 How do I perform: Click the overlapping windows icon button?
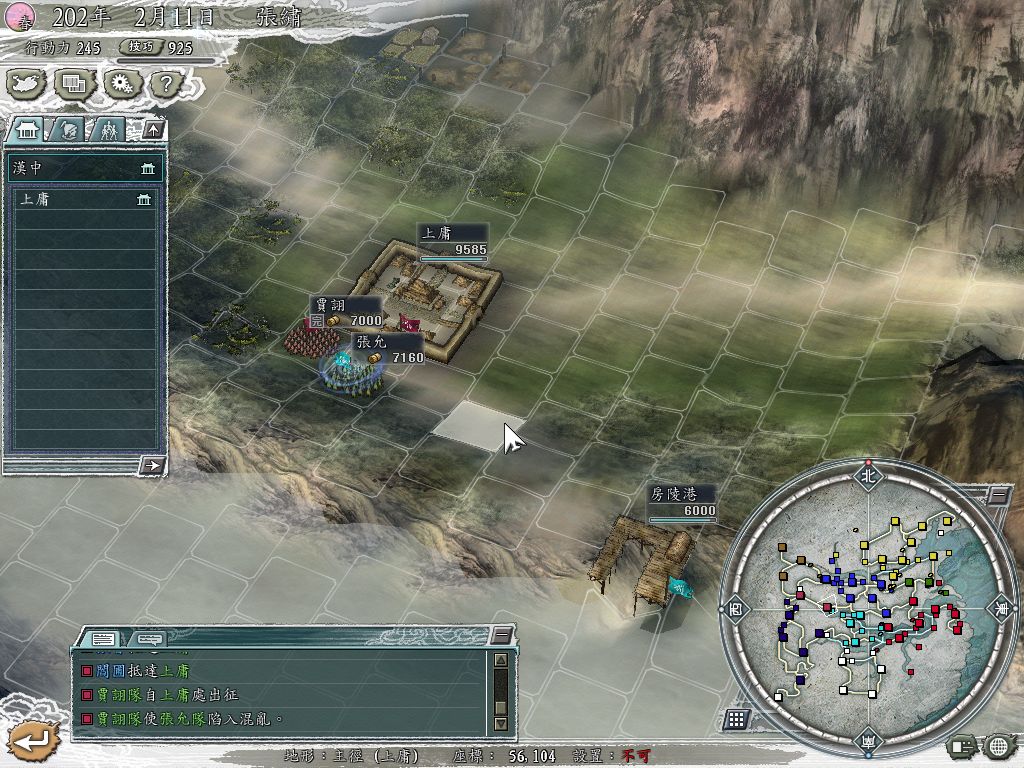[73, 83]
